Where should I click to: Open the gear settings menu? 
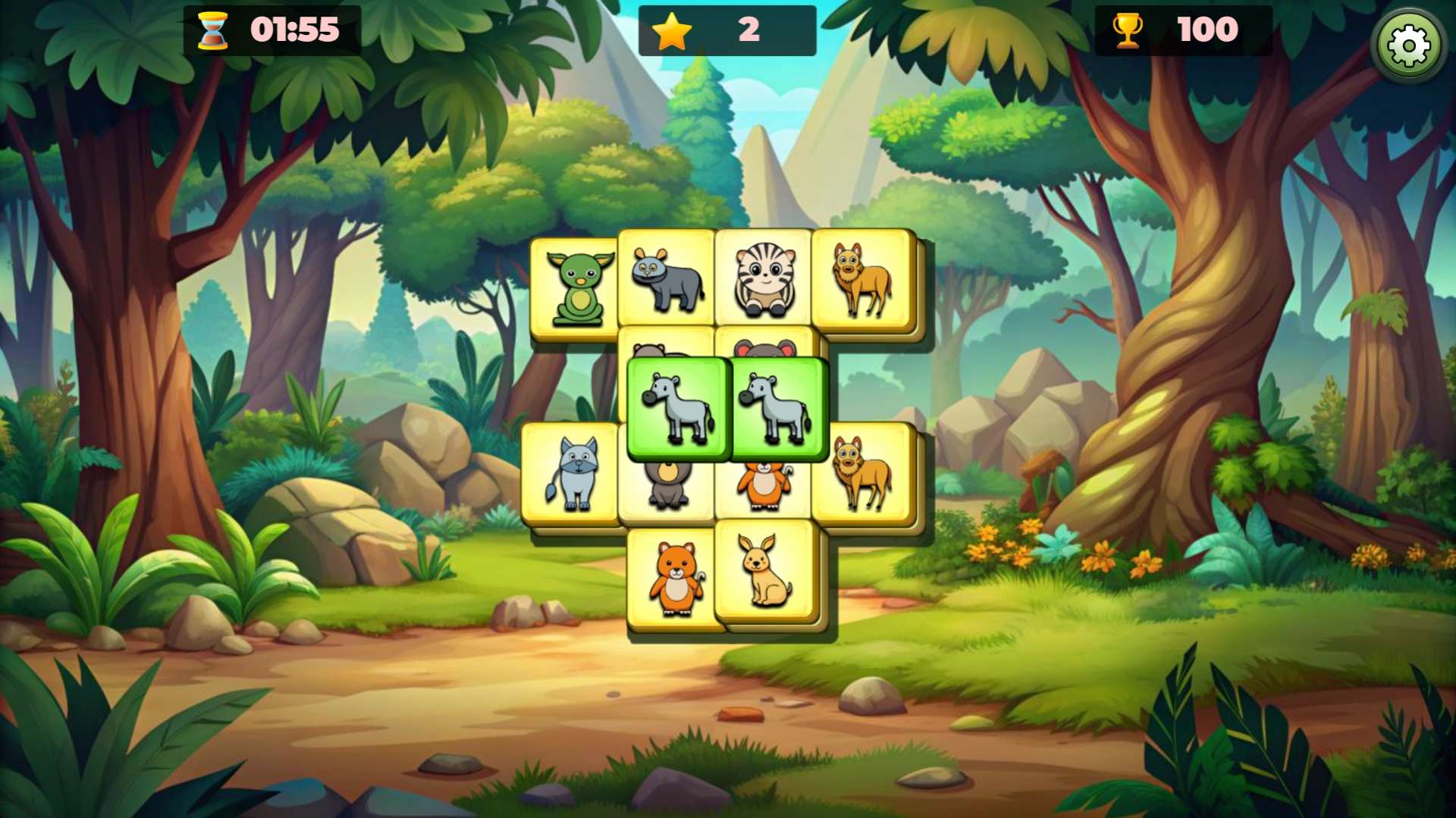point(1408,45)
